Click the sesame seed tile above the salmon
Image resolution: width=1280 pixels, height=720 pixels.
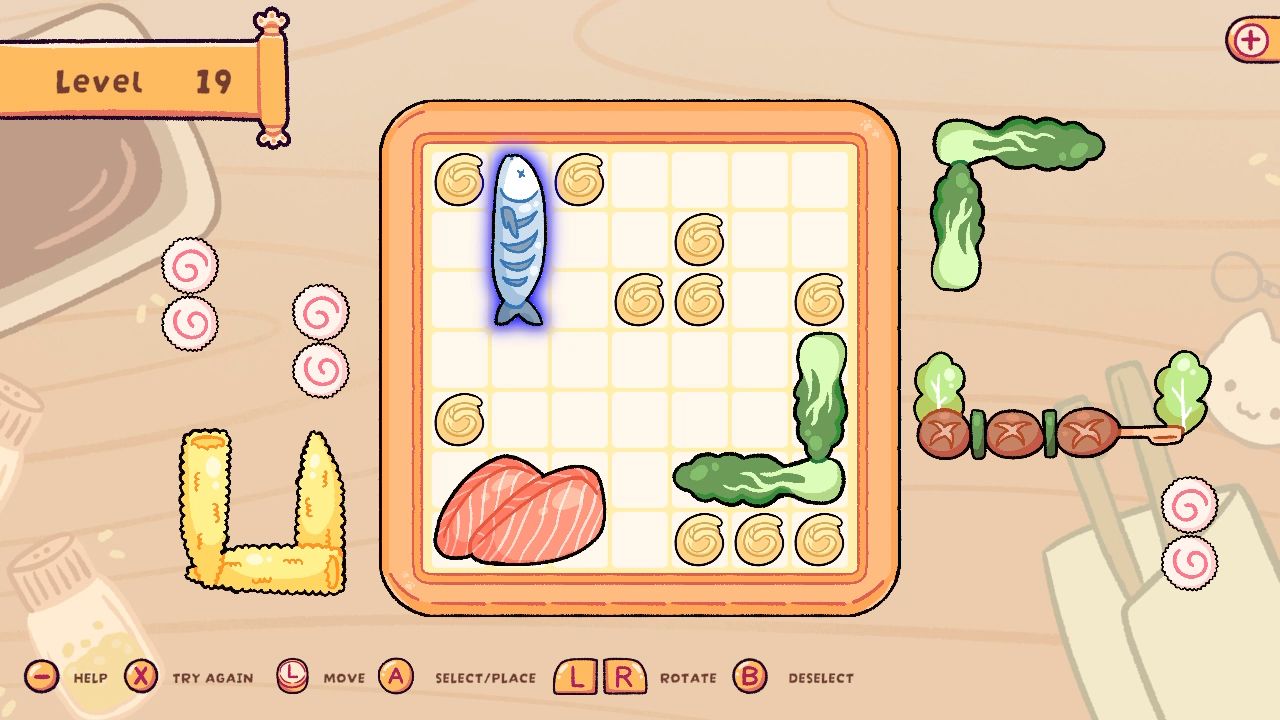(x=459, y=420)
